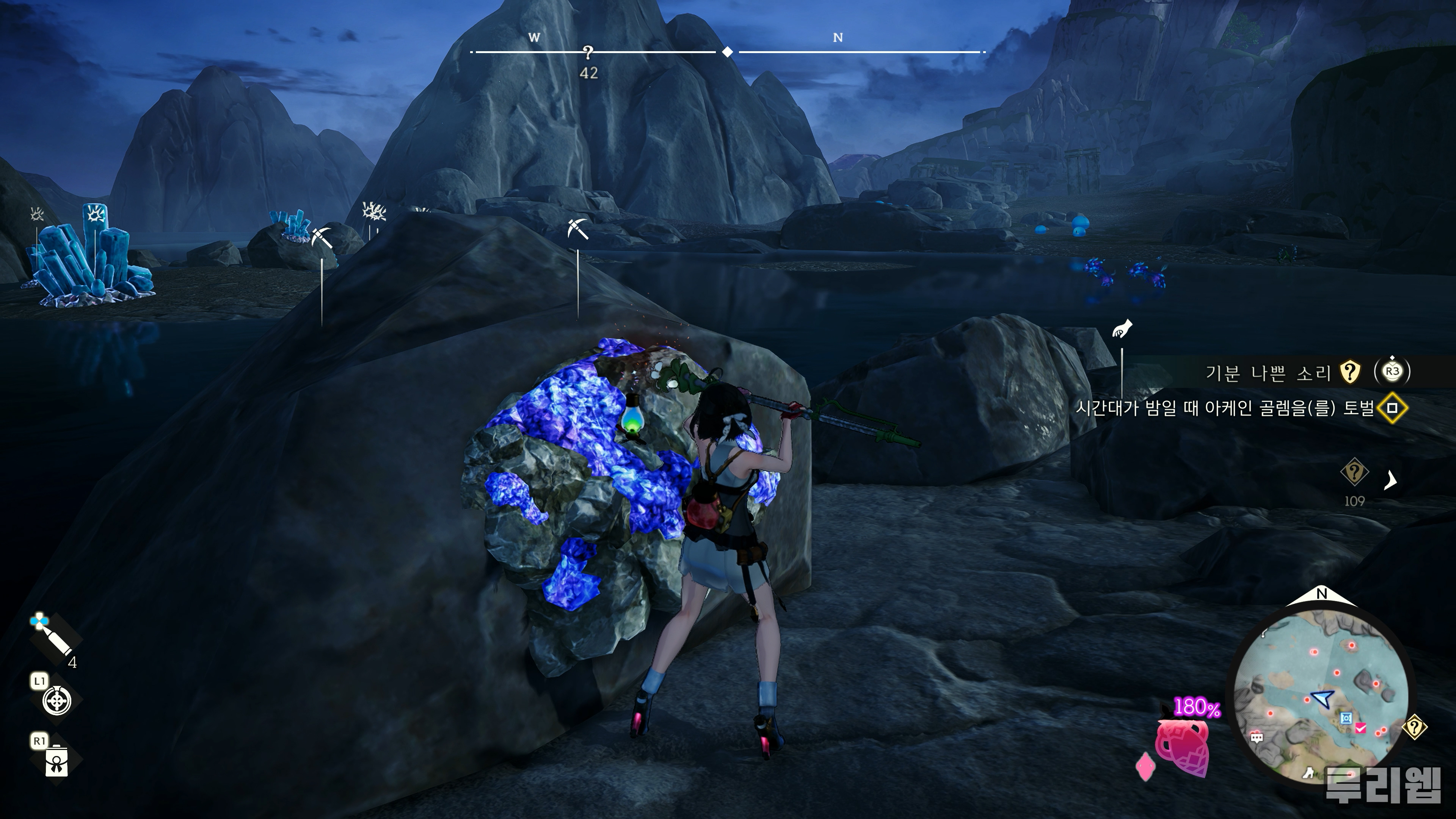Image resolution: width=1456 pixels, height=819 pixels.
Task: Activate the crosshair compass tool icon
Action: pos(56,701)
